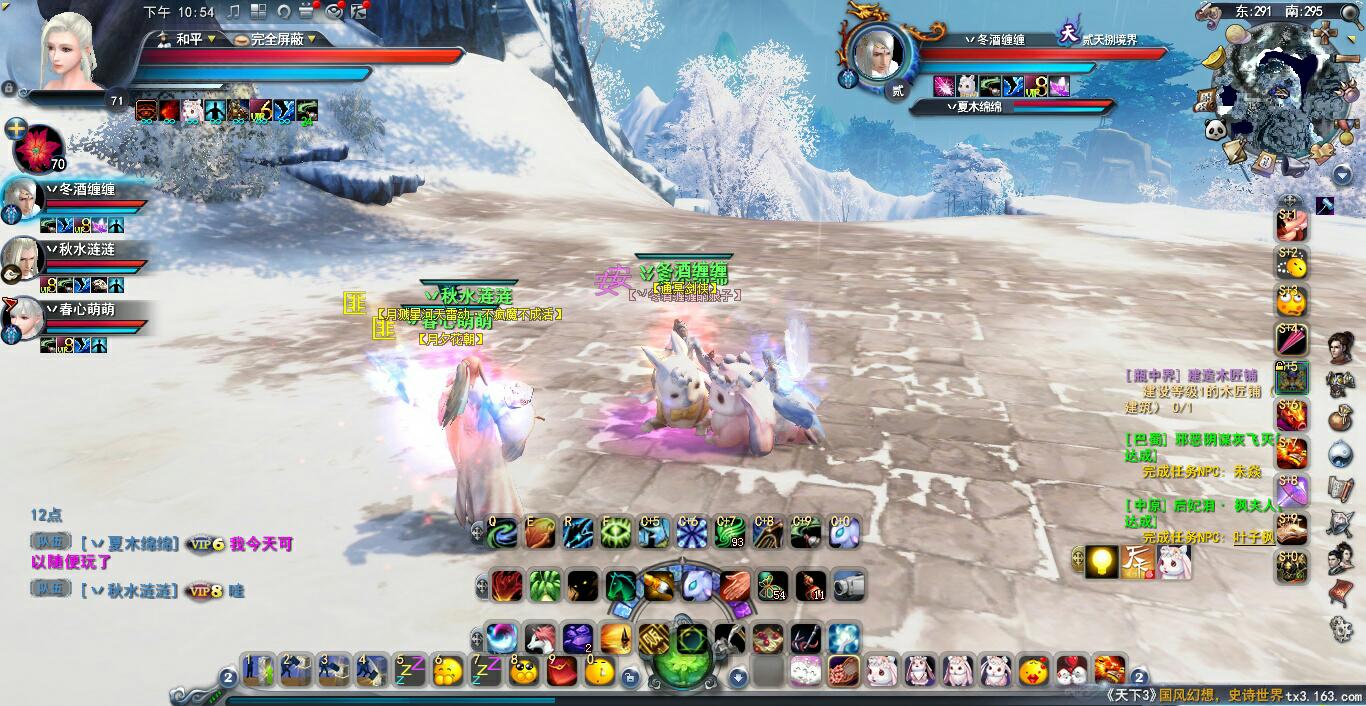Click the glowing lightbulb hint icon

tap(1103, 560)
